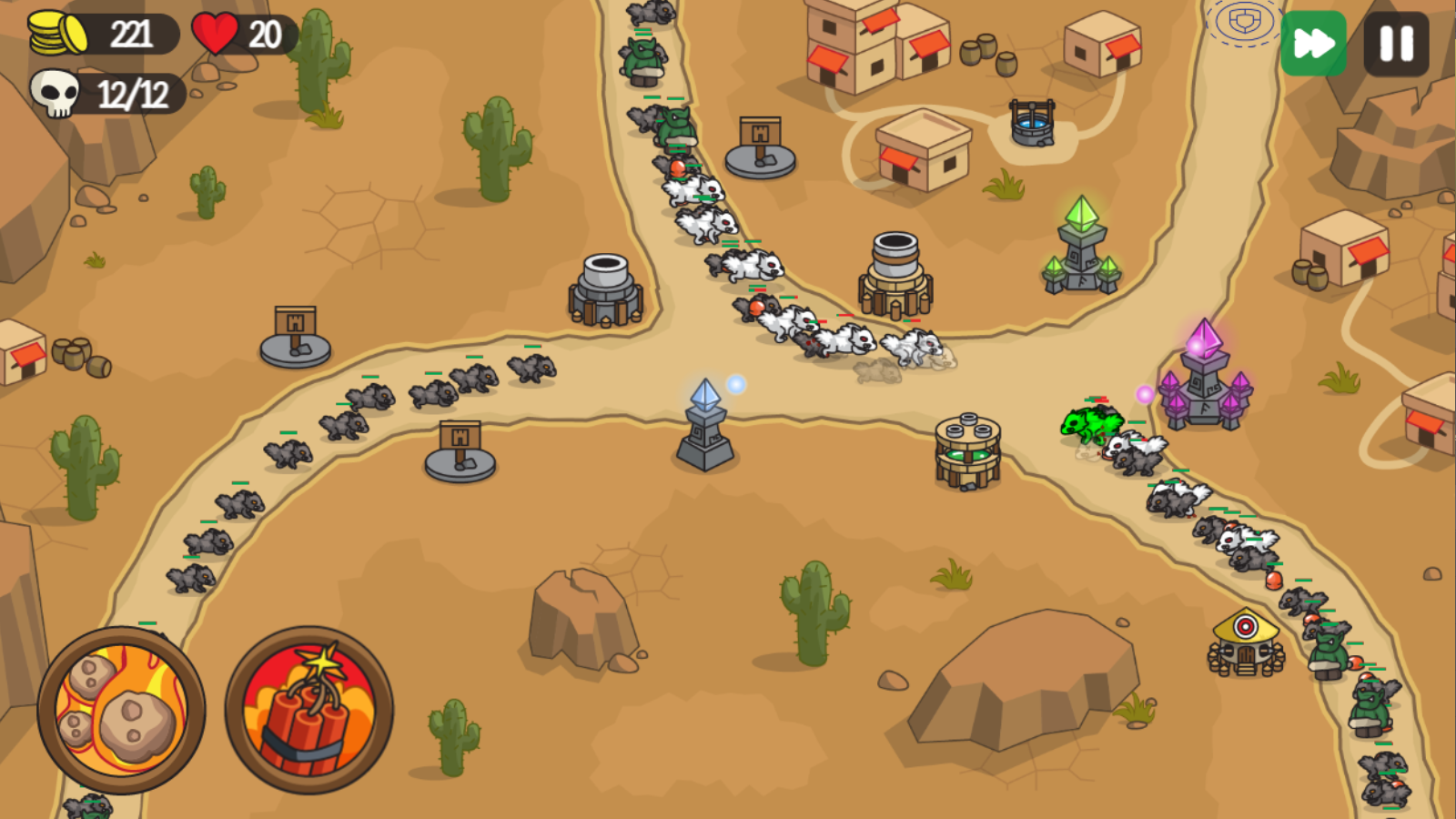Select the purple crystal tower on the right path
Image resolution: width=1456 pixels, height=819 pixels.
pos(1205,382)
